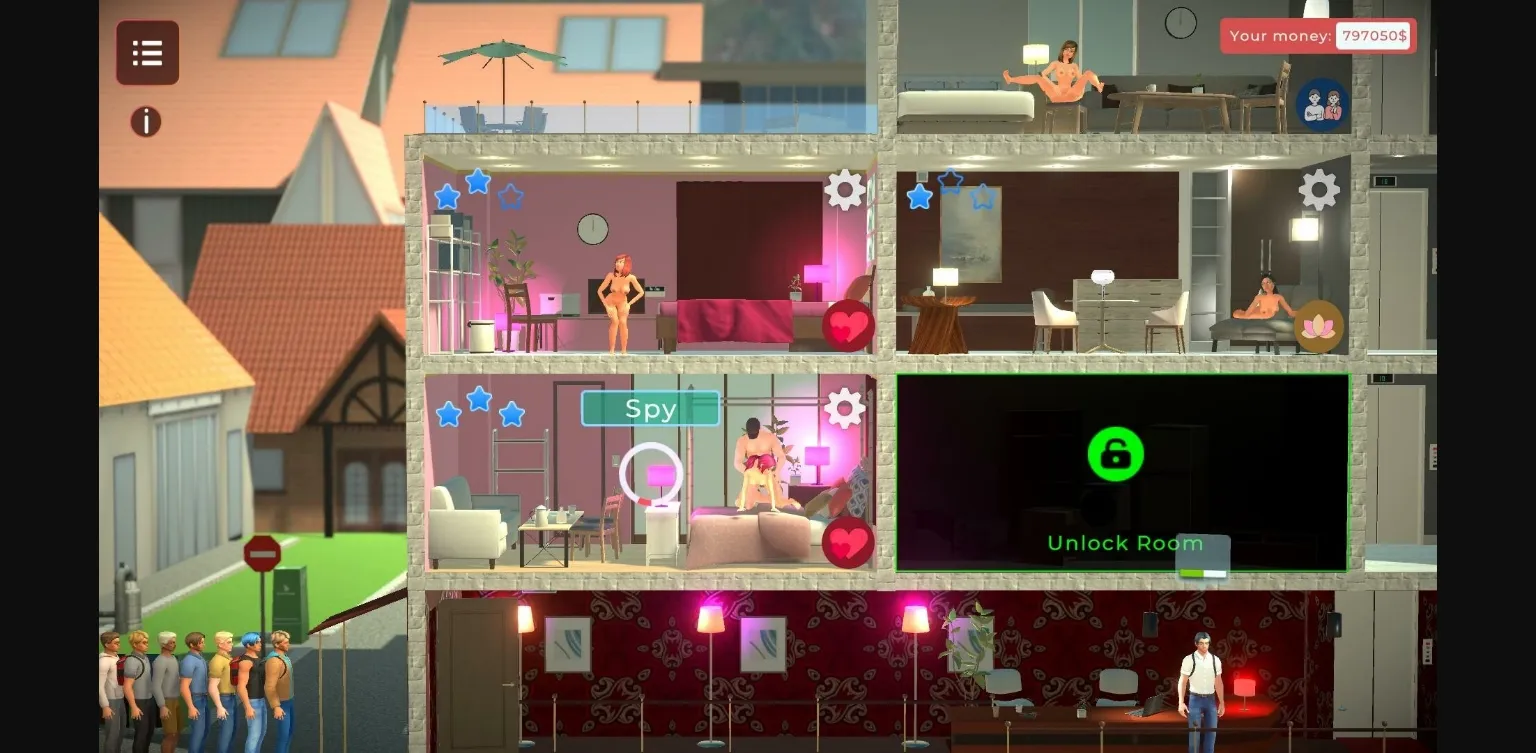Select the lotus massage icon
Viewport: 1536px width, 753px height.
tap(1319, 325)
